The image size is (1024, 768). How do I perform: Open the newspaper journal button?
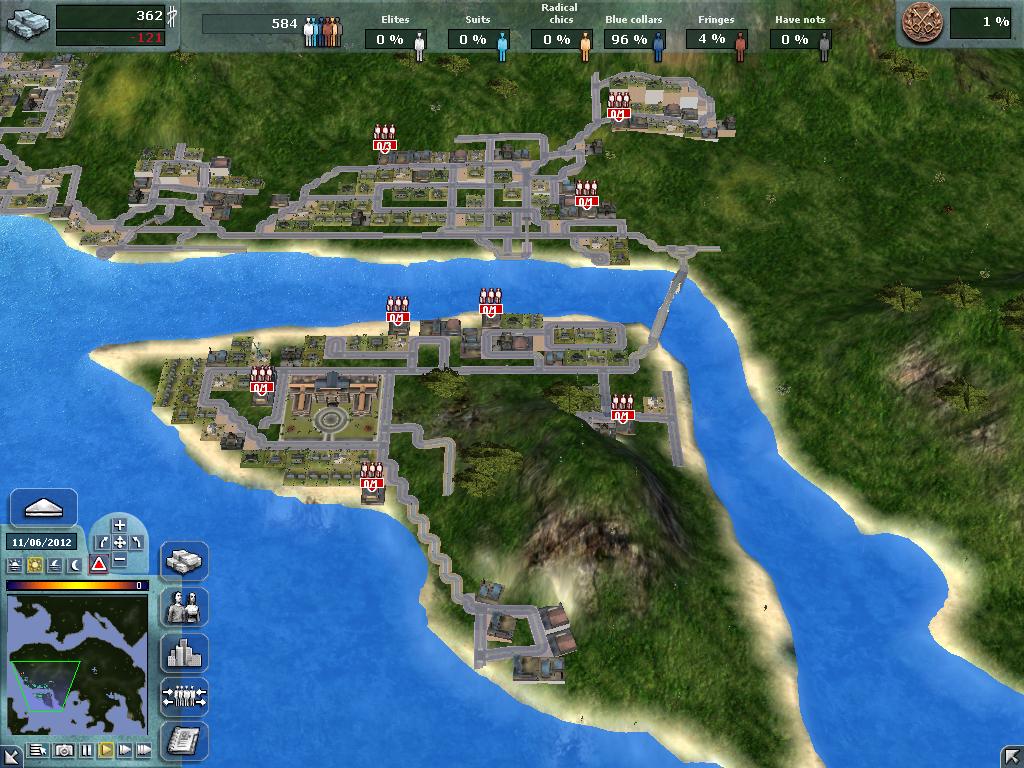(x=184, y=740)
